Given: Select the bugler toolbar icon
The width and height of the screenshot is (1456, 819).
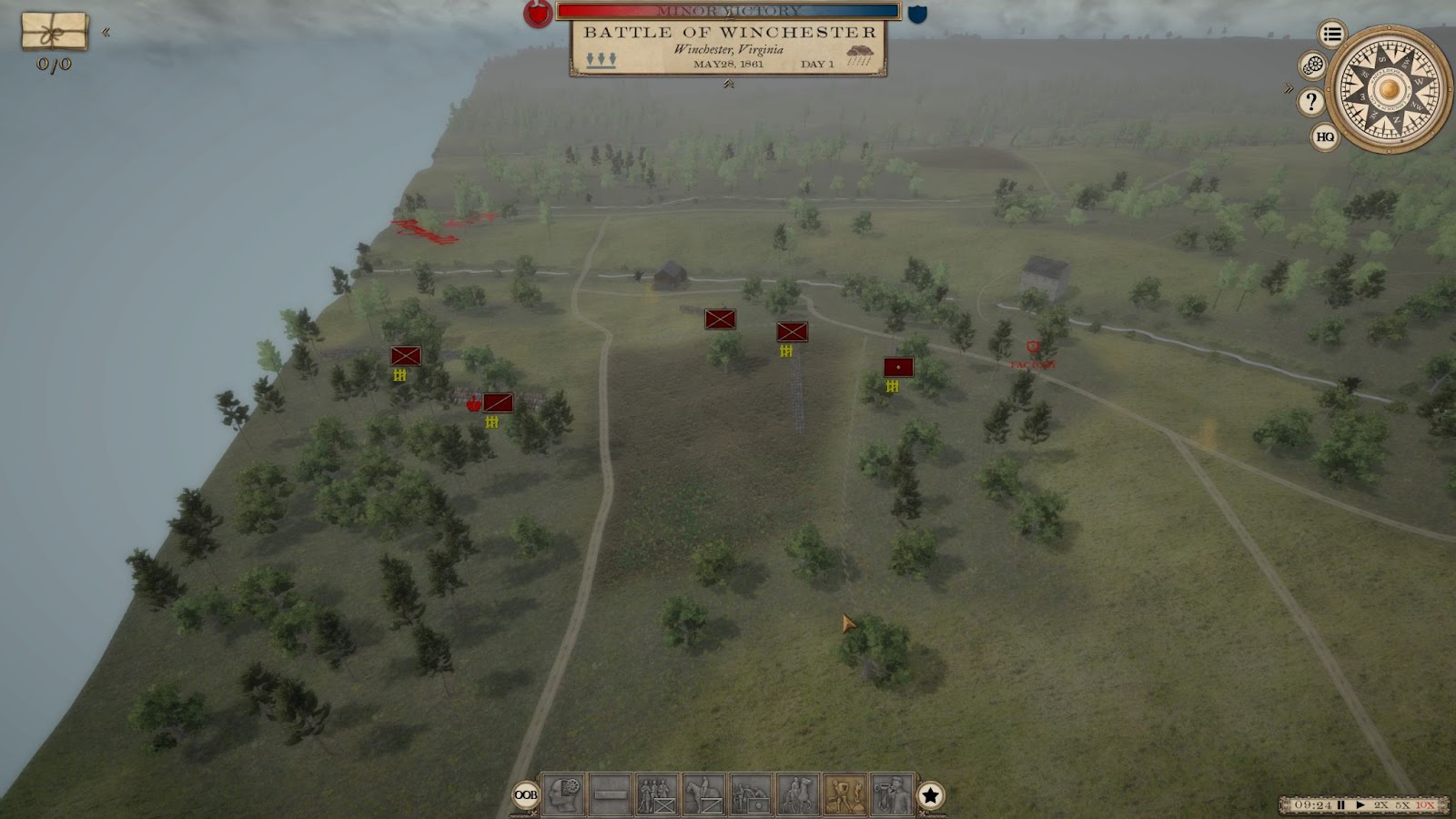Looking at the screenshot, I should tap(892, 794).
